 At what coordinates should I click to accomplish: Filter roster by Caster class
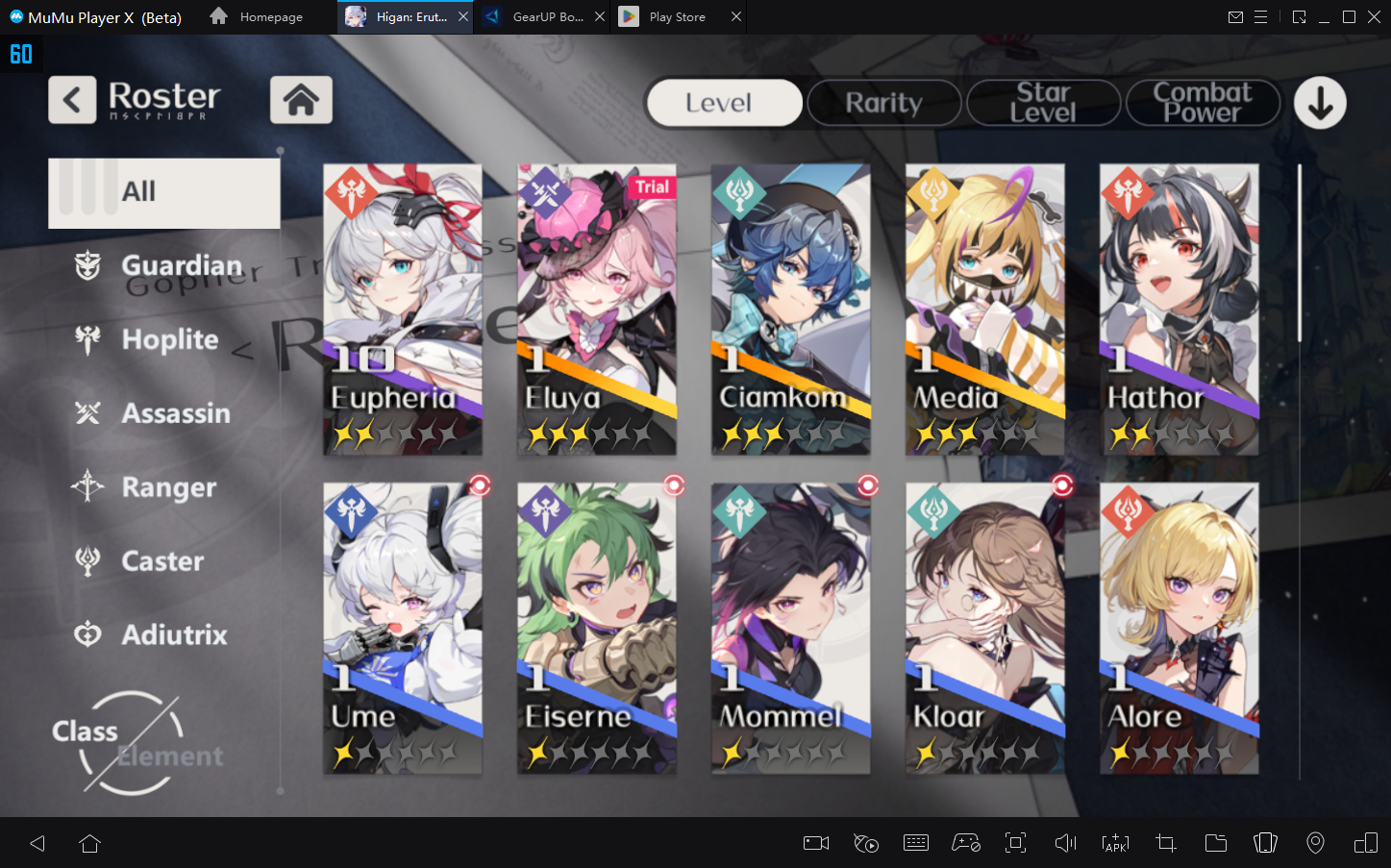tap(163, 561)
